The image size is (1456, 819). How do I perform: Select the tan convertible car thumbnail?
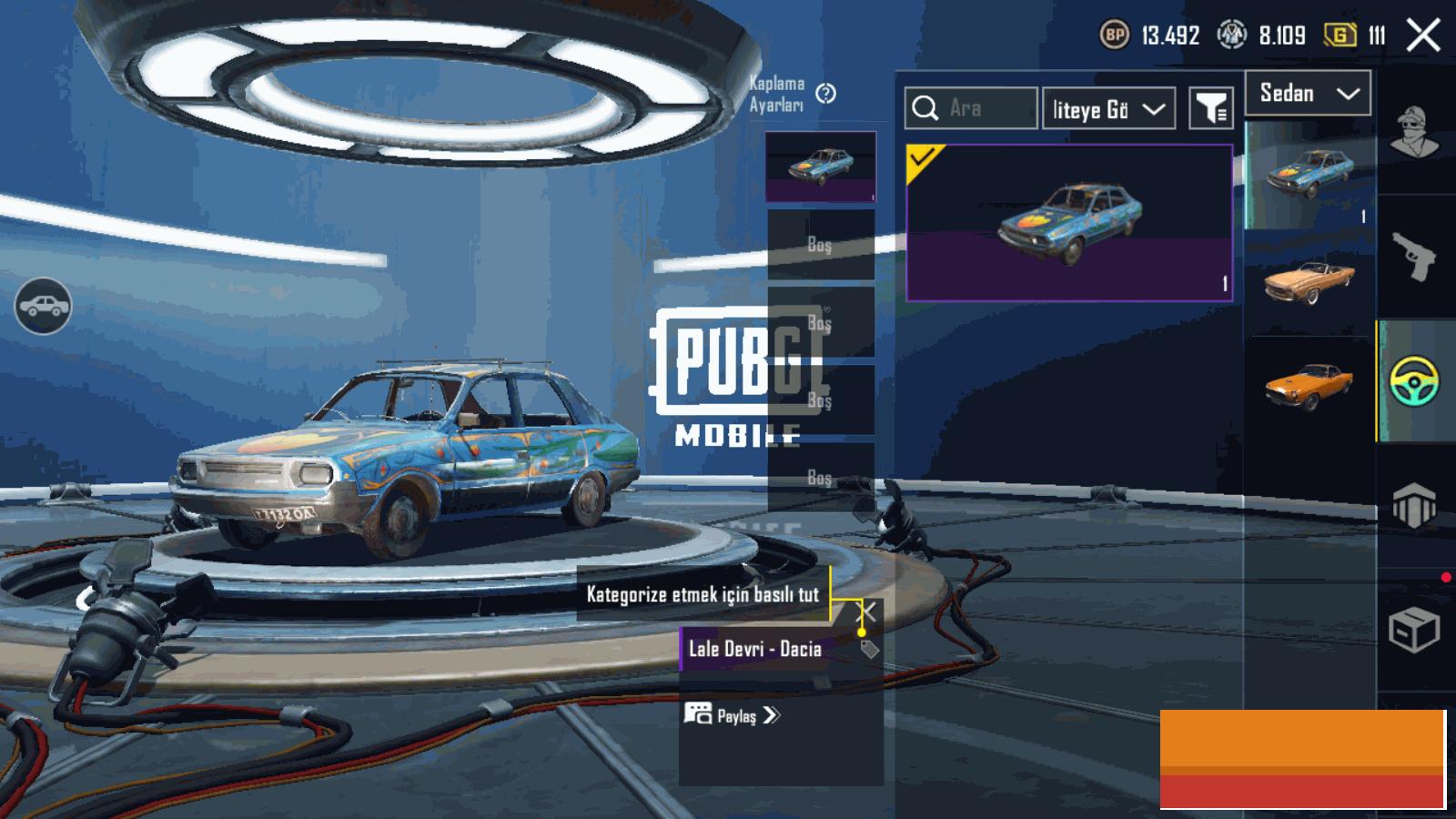pyautogui.click(x=1309, y=280)
